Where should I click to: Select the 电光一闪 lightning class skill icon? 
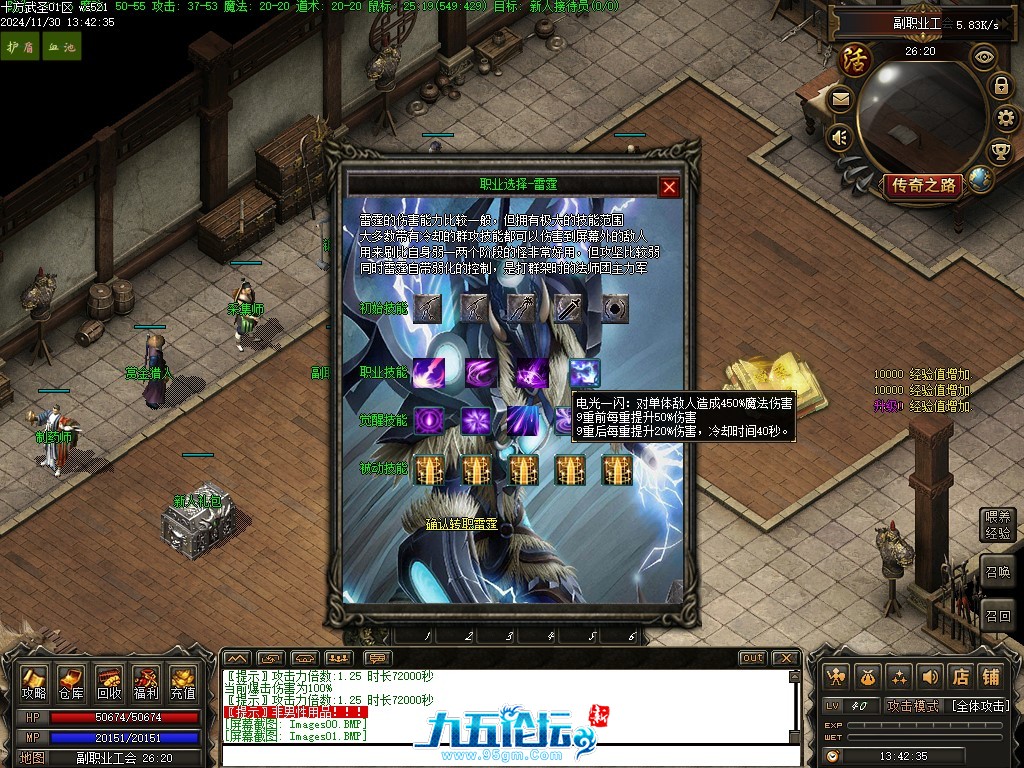point(585,373)
